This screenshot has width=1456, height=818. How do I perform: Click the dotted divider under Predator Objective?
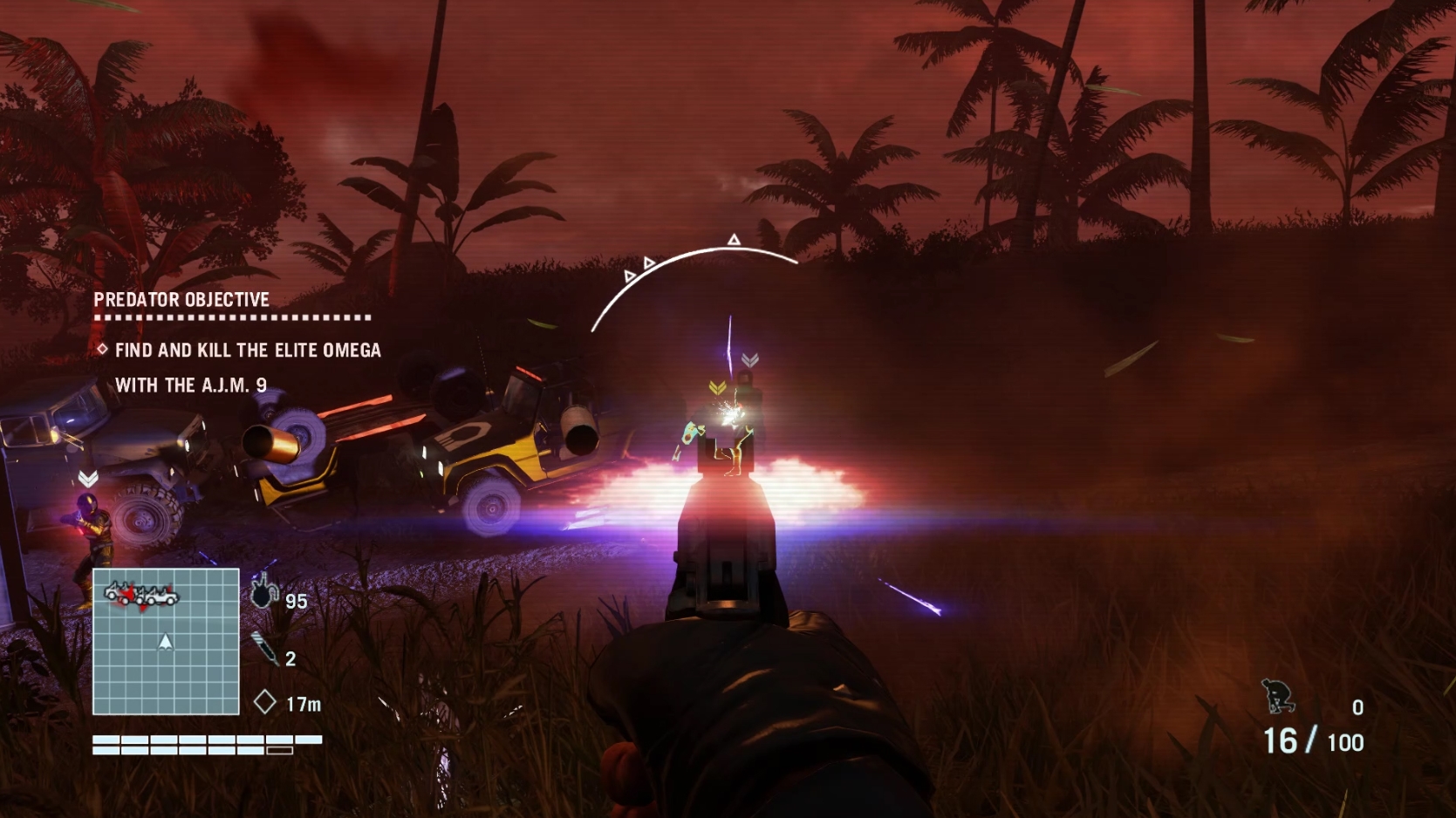tap(231, 318)
